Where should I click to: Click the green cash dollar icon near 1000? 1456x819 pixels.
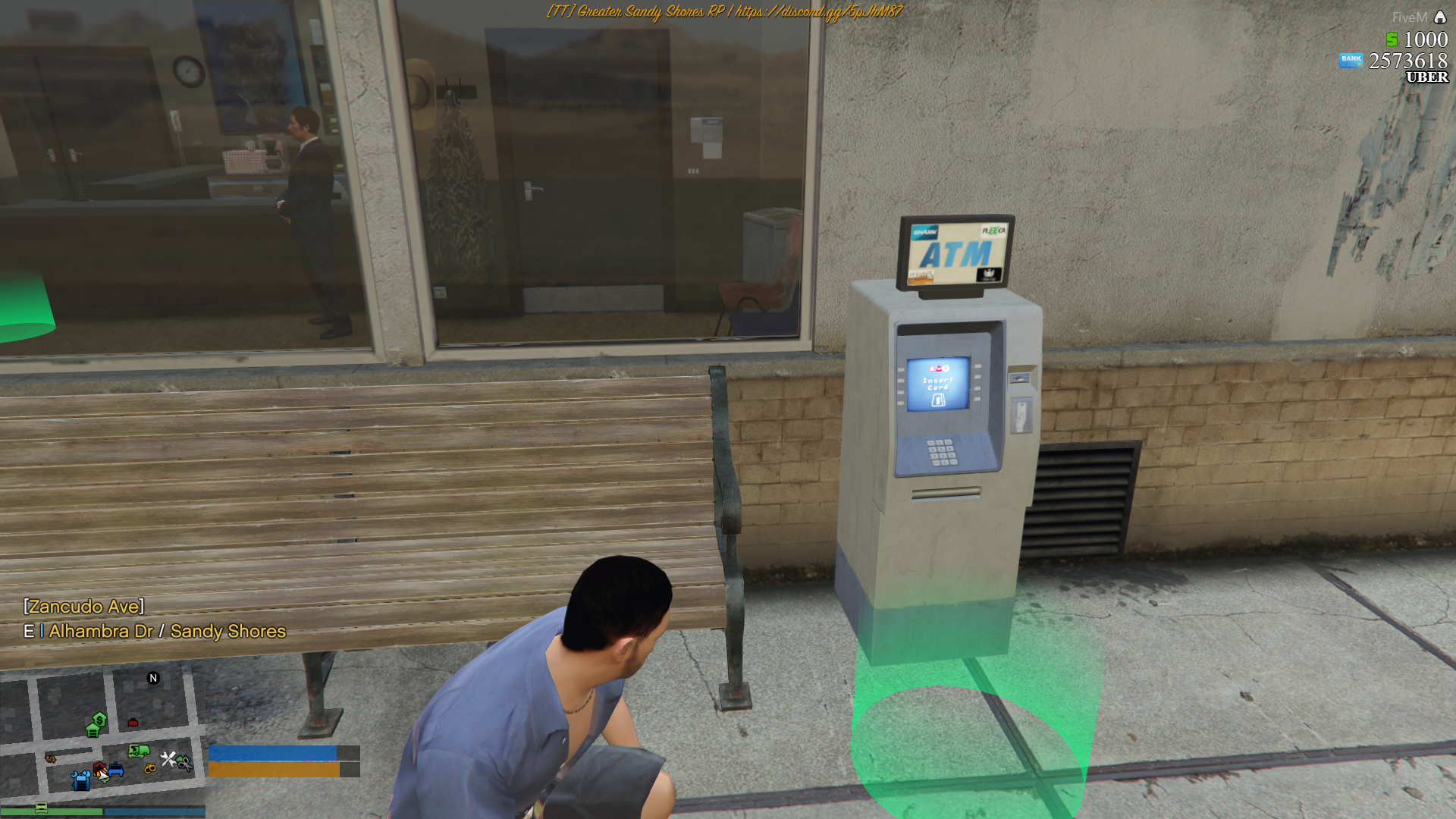click(1392, 39)
